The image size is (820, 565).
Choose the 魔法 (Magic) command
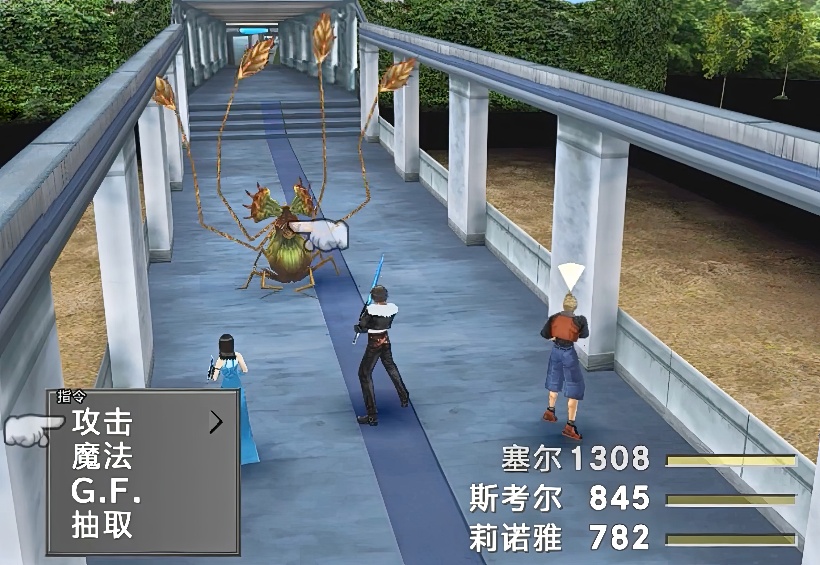(102, 458)
